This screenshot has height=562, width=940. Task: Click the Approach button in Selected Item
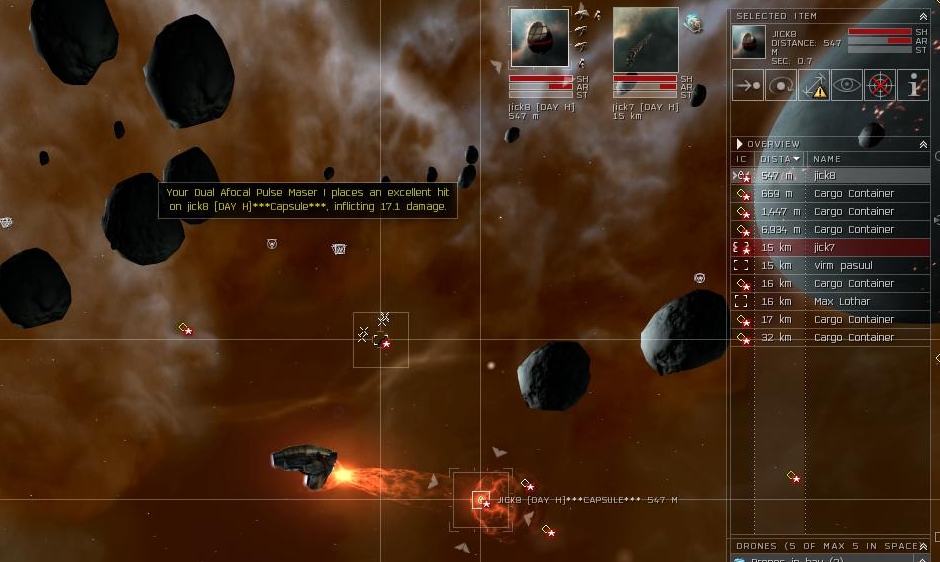pyautogui.click(x=747, y=85)
